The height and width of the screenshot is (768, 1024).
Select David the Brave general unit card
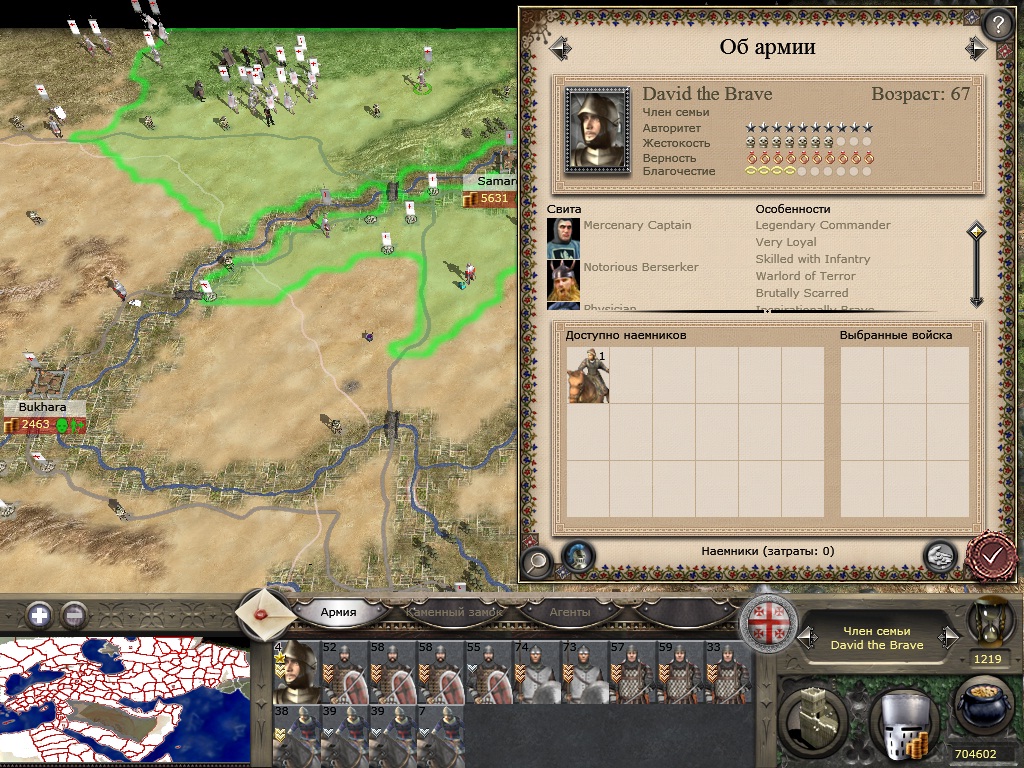[x=297, y=673]
